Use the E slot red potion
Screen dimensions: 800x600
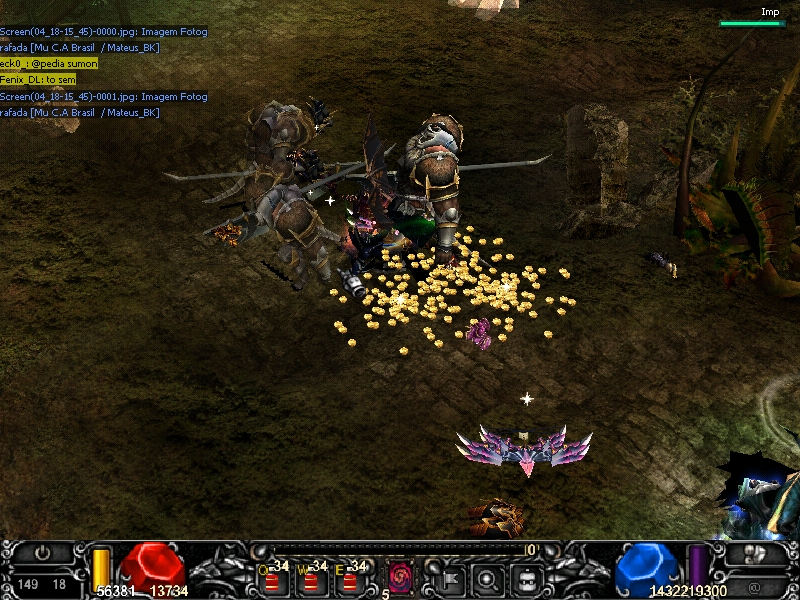(x=349, y=579)
